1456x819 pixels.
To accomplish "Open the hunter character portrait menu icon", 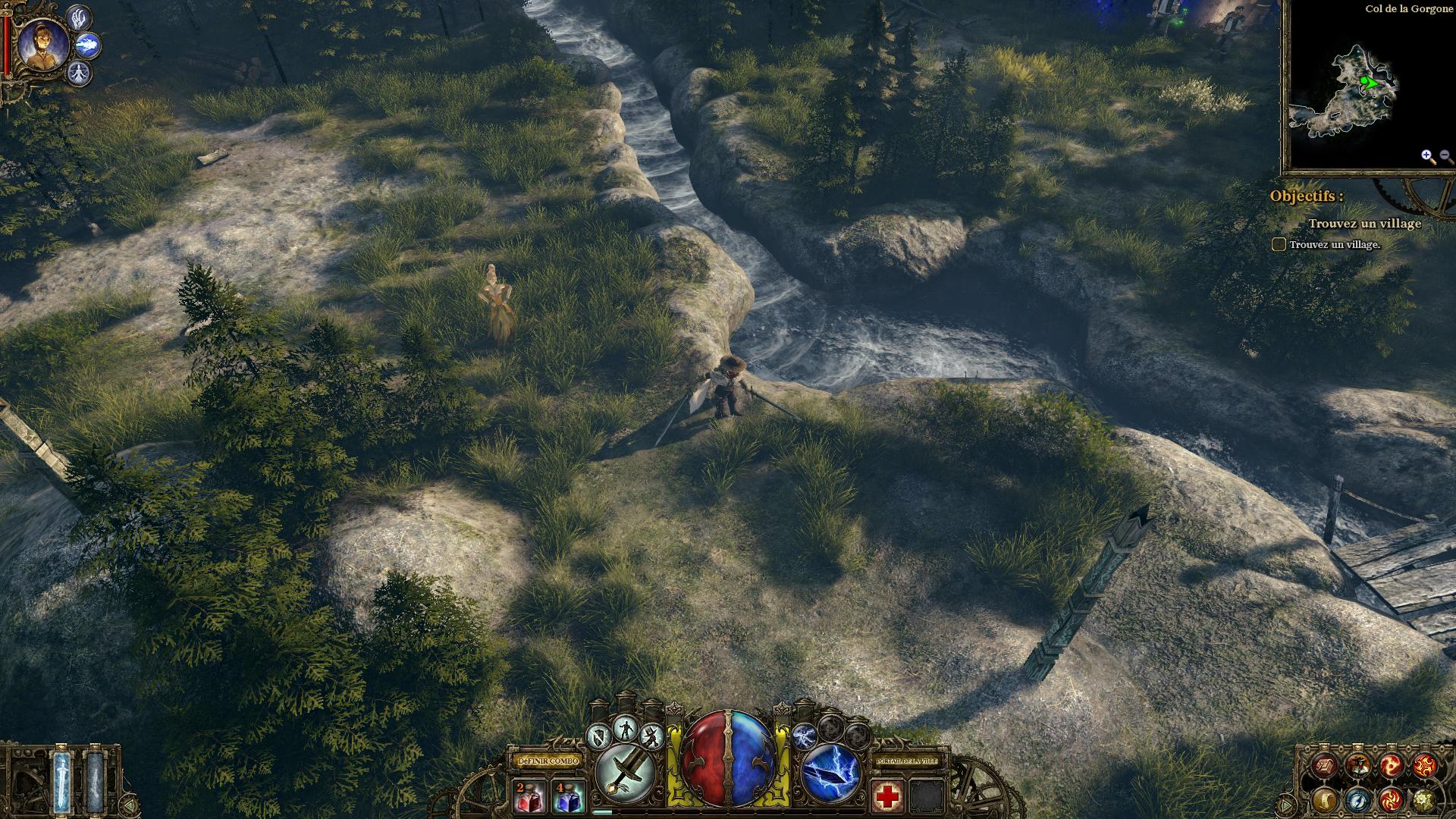I will click(1357, 765).
